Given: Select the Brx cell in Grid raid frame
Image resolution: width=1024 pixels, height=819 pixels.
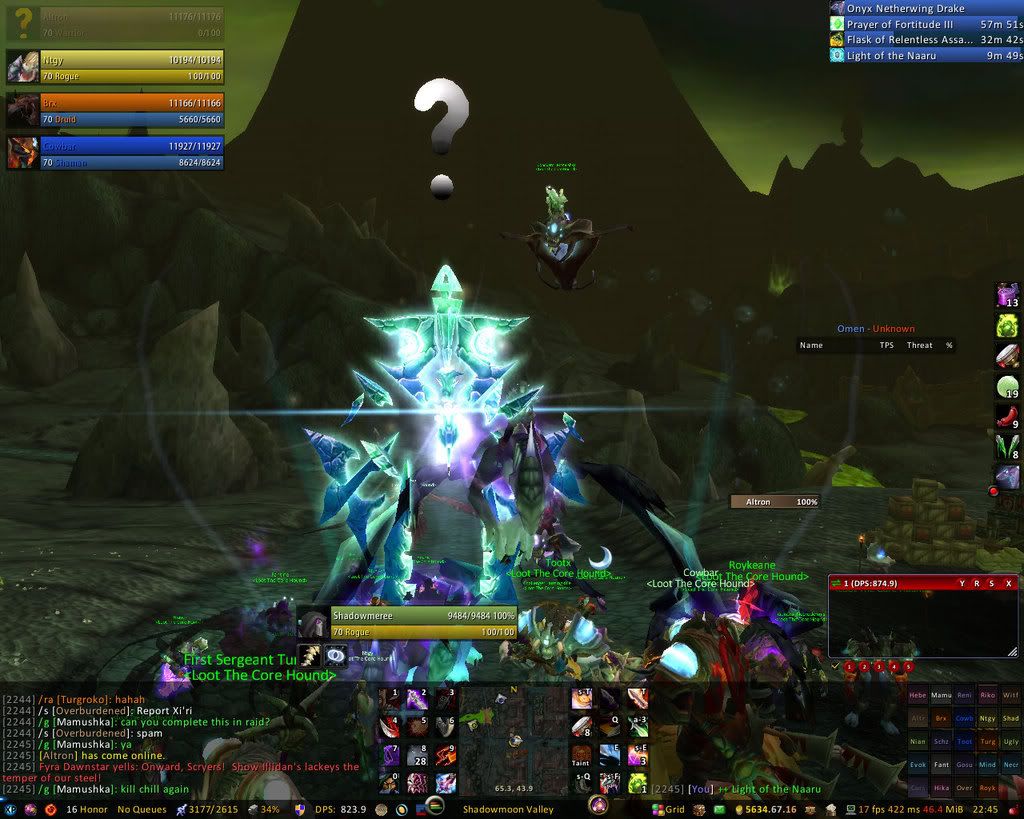Looking at the screenshot, I should [x=941, y=717].
